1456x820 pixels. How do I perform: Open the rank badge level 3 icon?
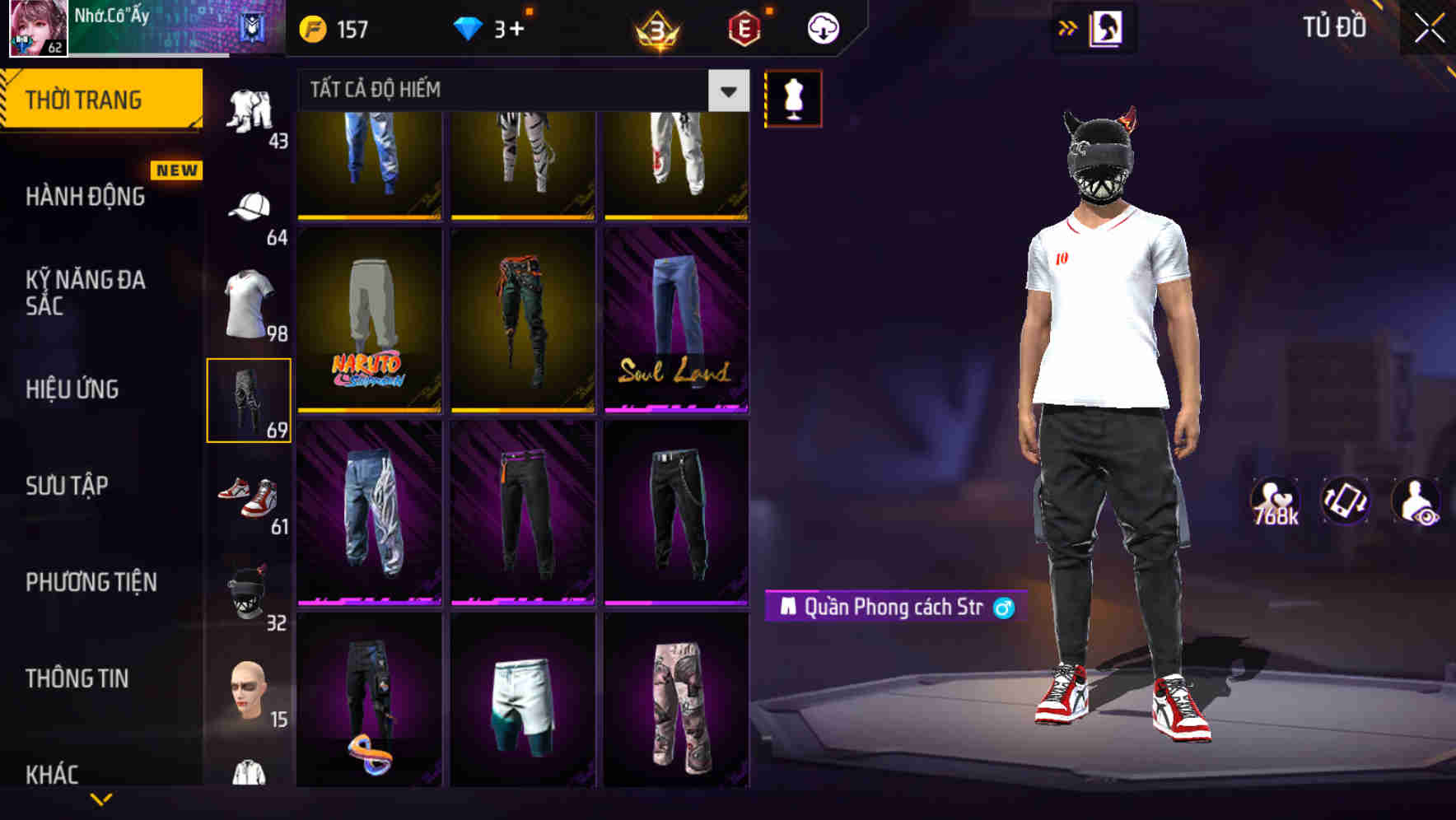click(658, 30)
